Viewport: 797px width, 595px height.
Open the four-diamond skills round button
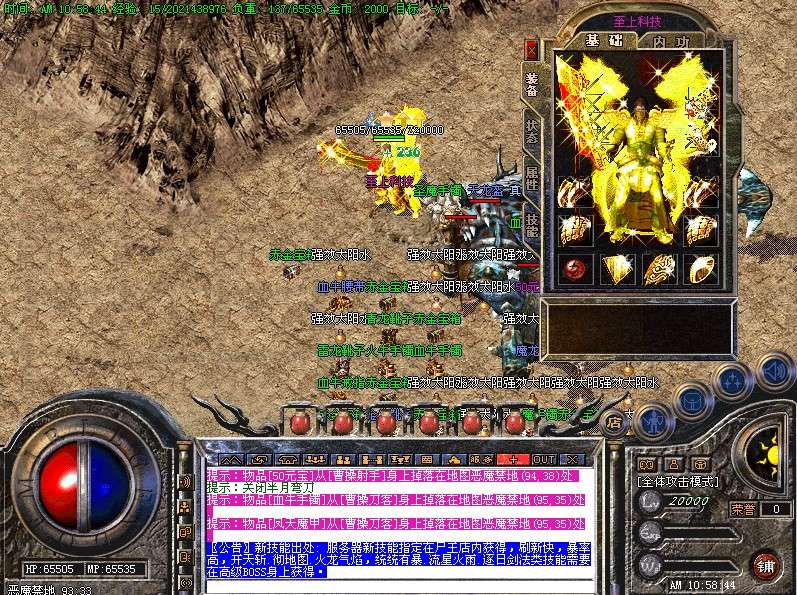pyautogui.click(x=733, y=381)
